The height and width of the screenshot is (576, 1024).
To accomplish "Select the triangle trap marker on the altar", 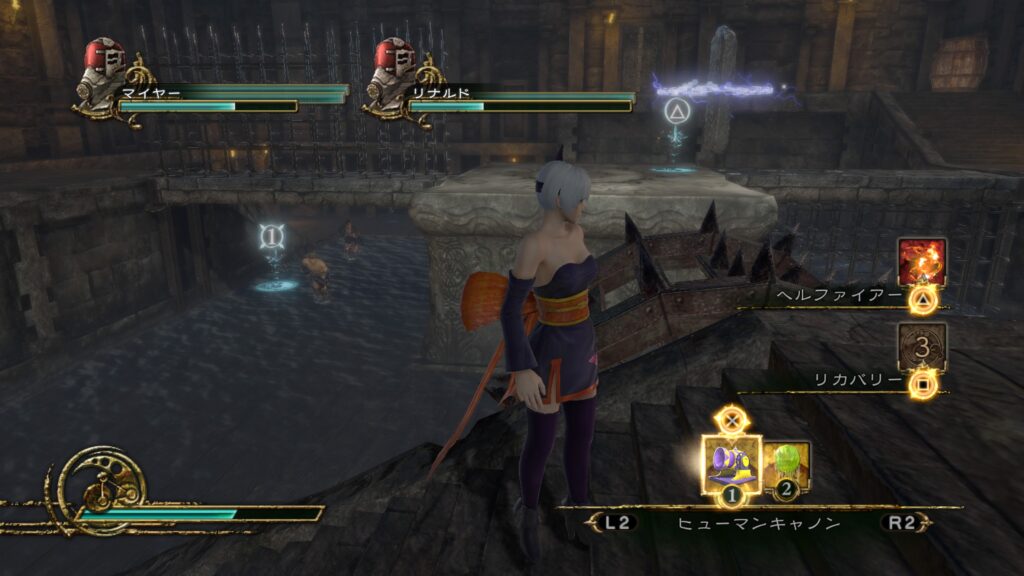I will tap(678, 110).
